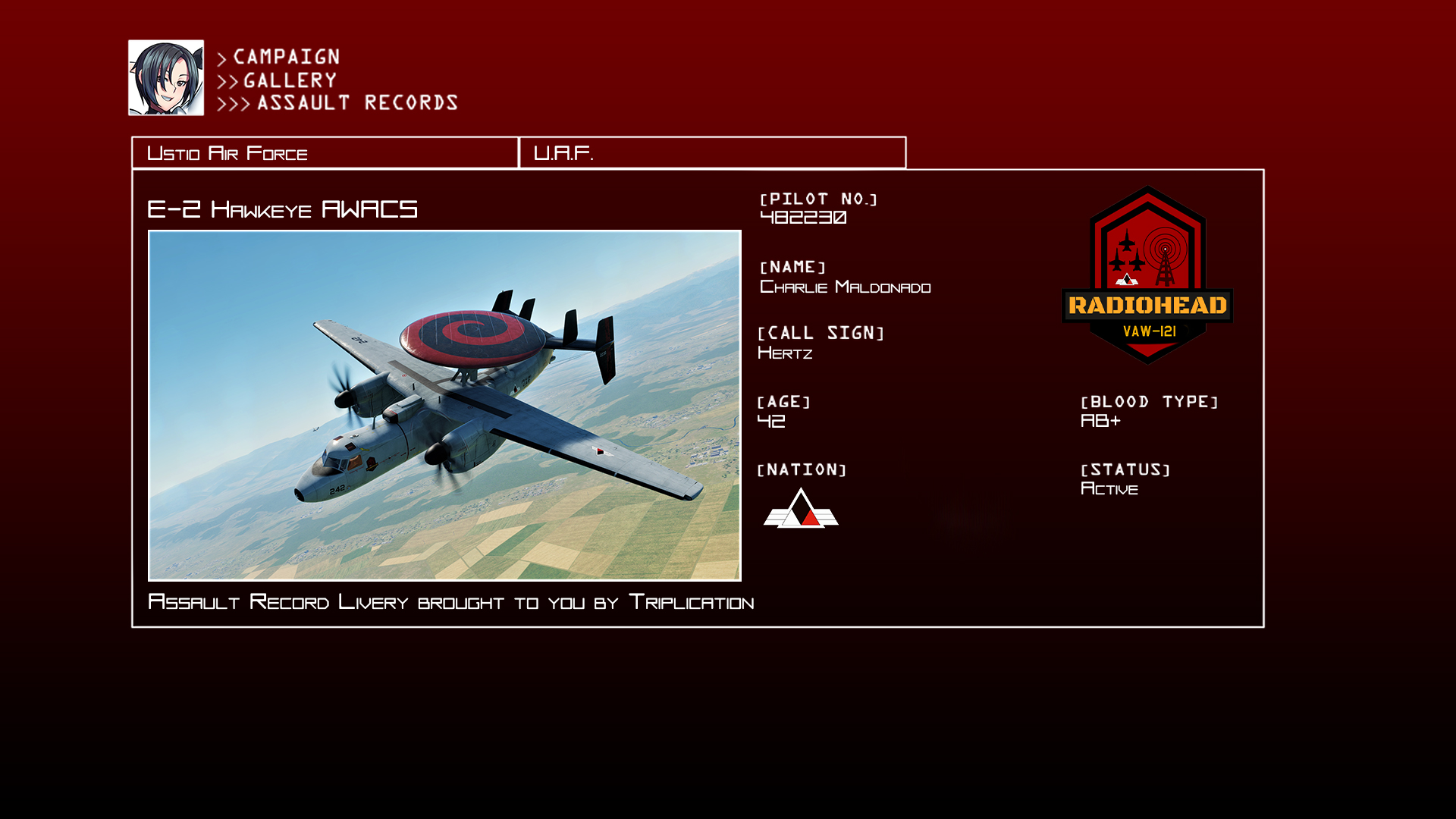The width and height of the screenshot is (1456, 819).
Task: Click the Ustio nation flag emblem
Action: pyautogui.click(x=801, y=508)
